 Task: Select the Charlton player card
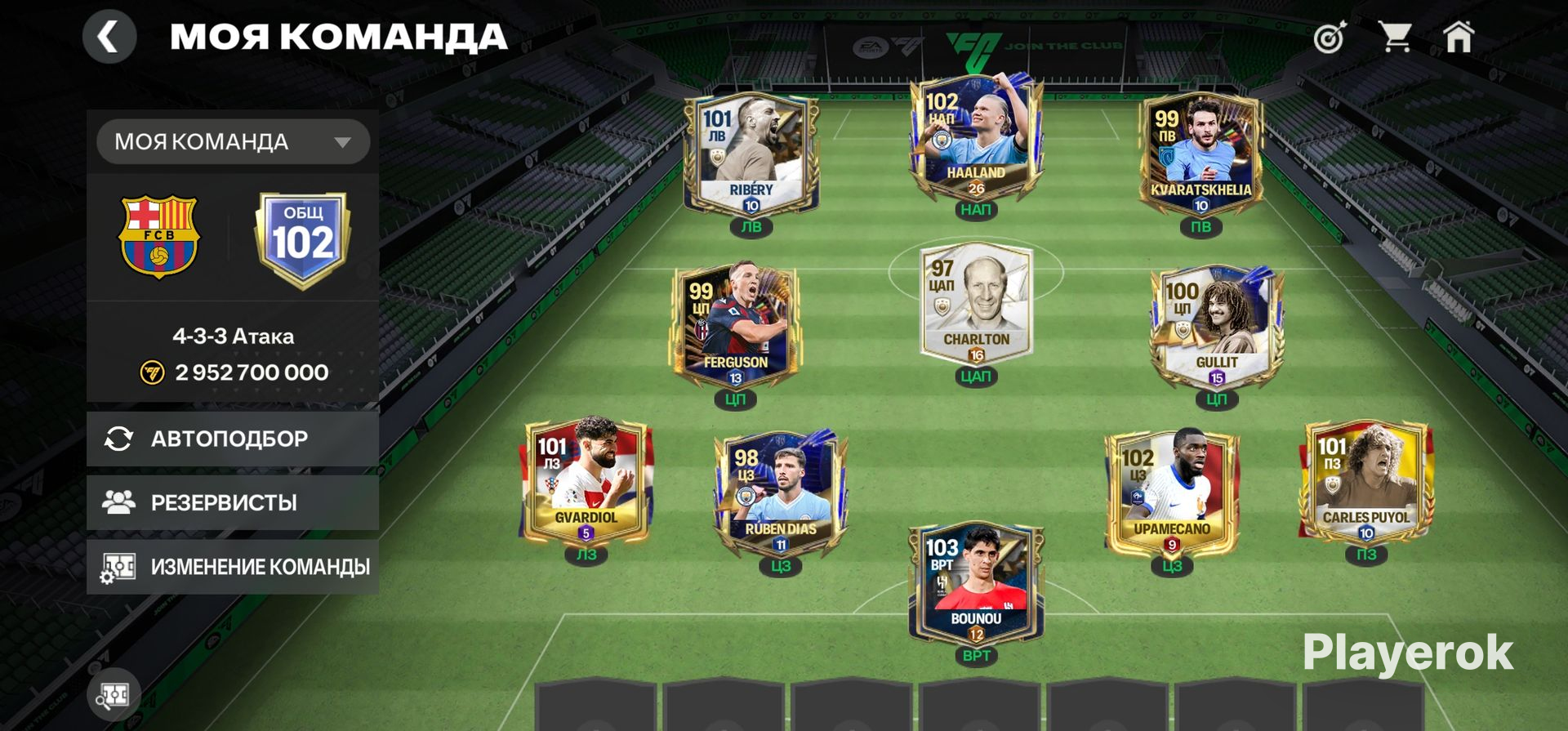click(x=976, y=306)
